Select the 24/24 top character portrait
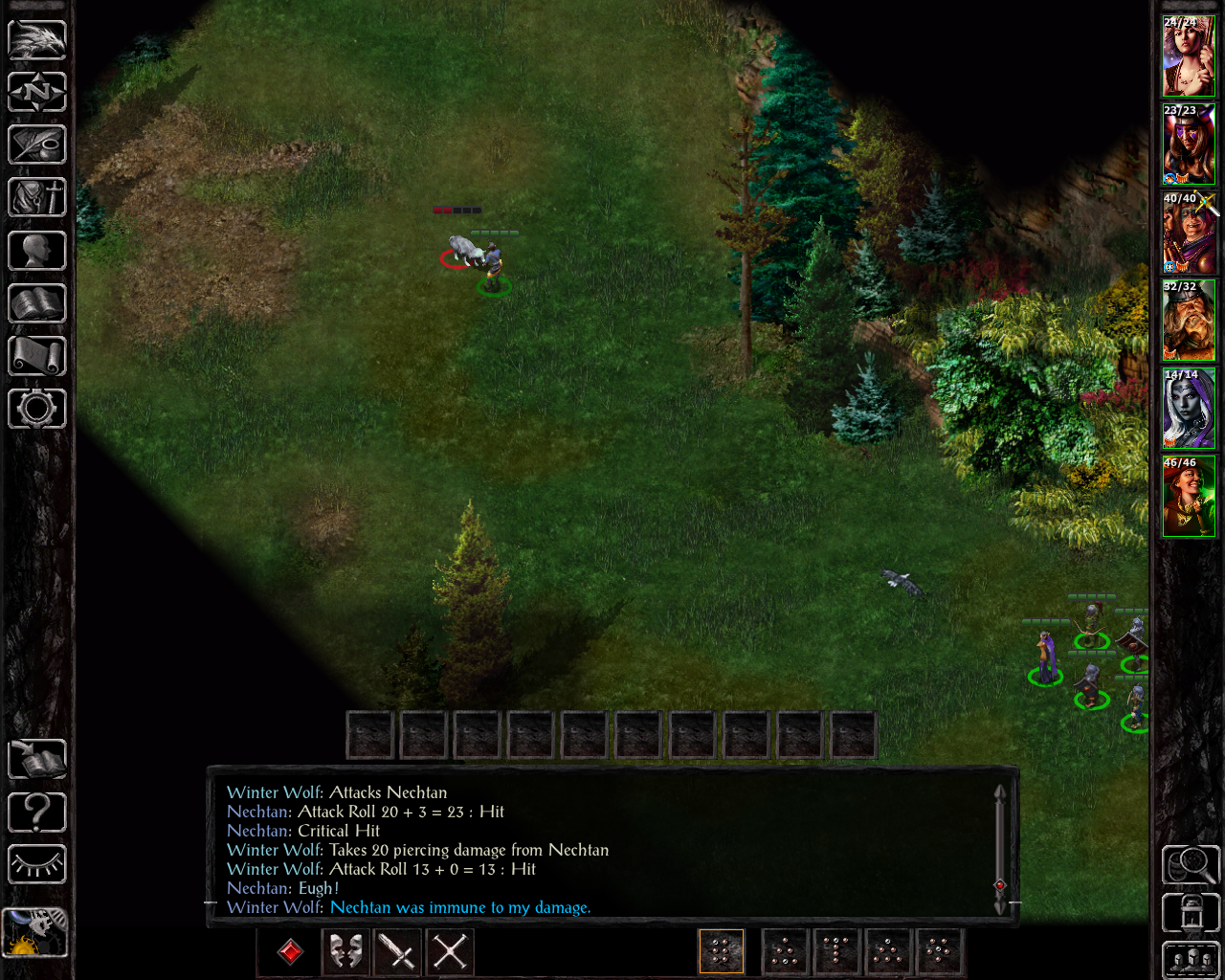The height and width of the screenshot is (980, 1225). pos(1189,57)
